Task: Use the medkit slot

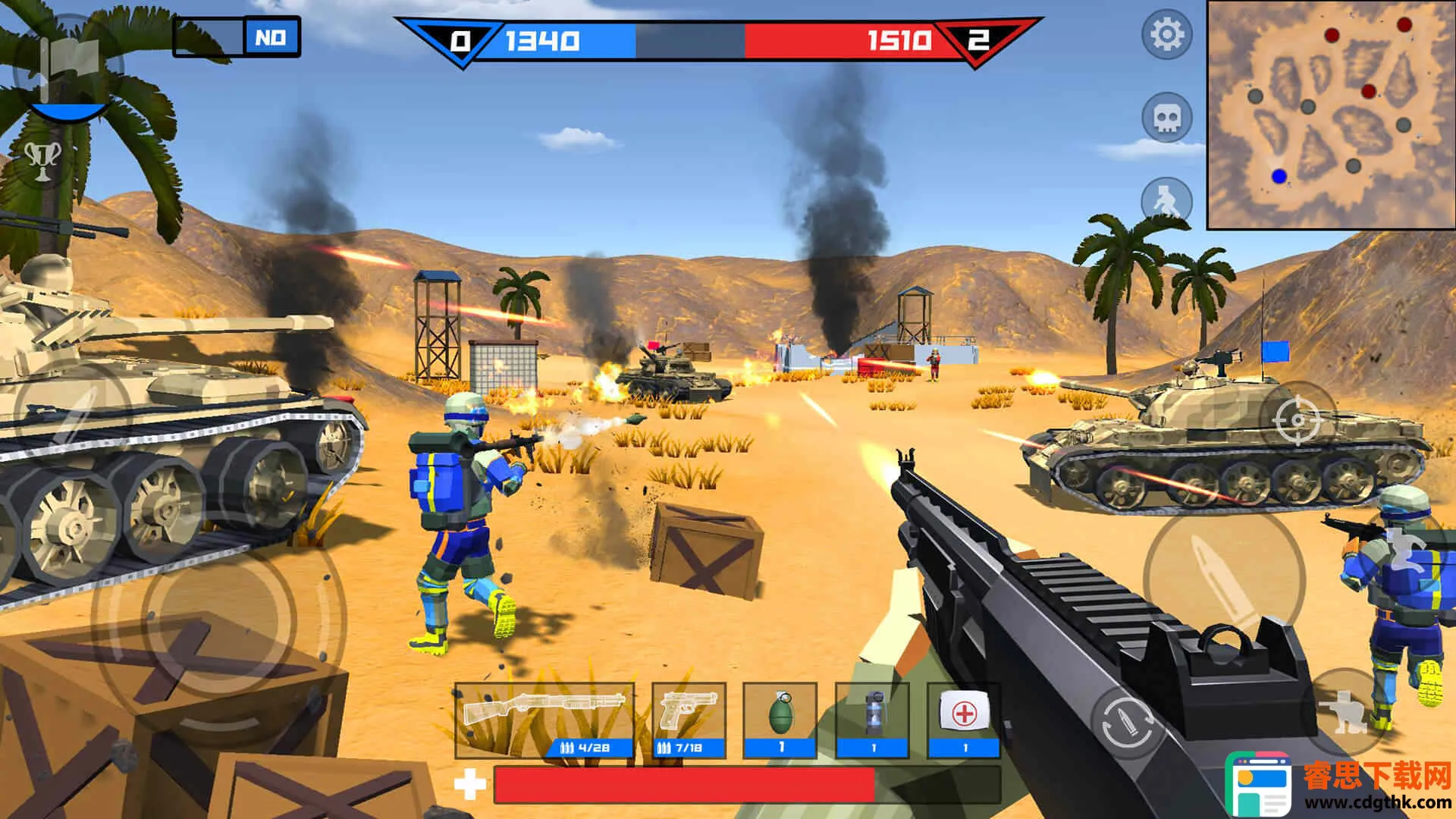Action: coord(965,720)
